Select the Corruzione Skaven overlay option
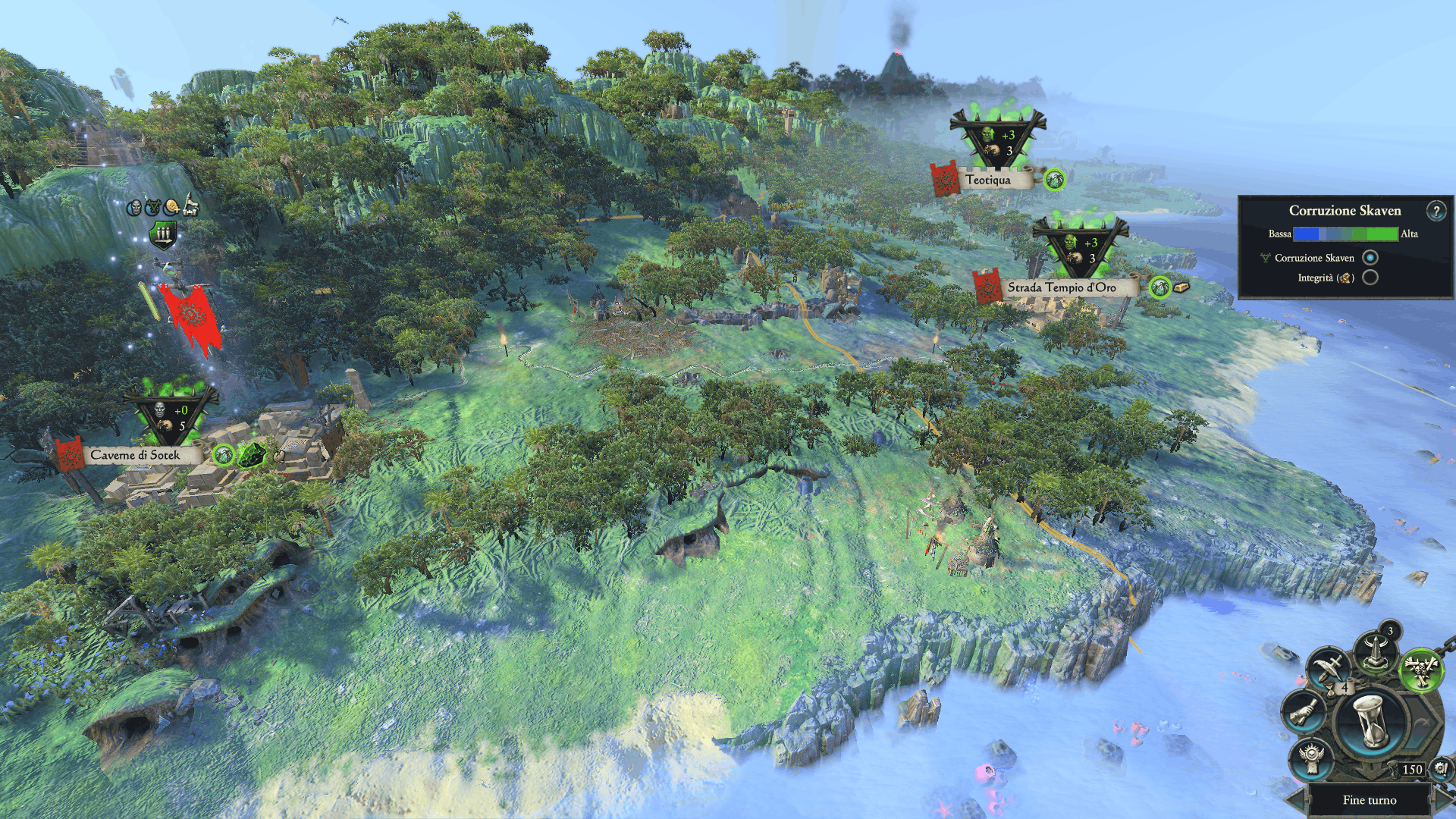 (1370, 258)
